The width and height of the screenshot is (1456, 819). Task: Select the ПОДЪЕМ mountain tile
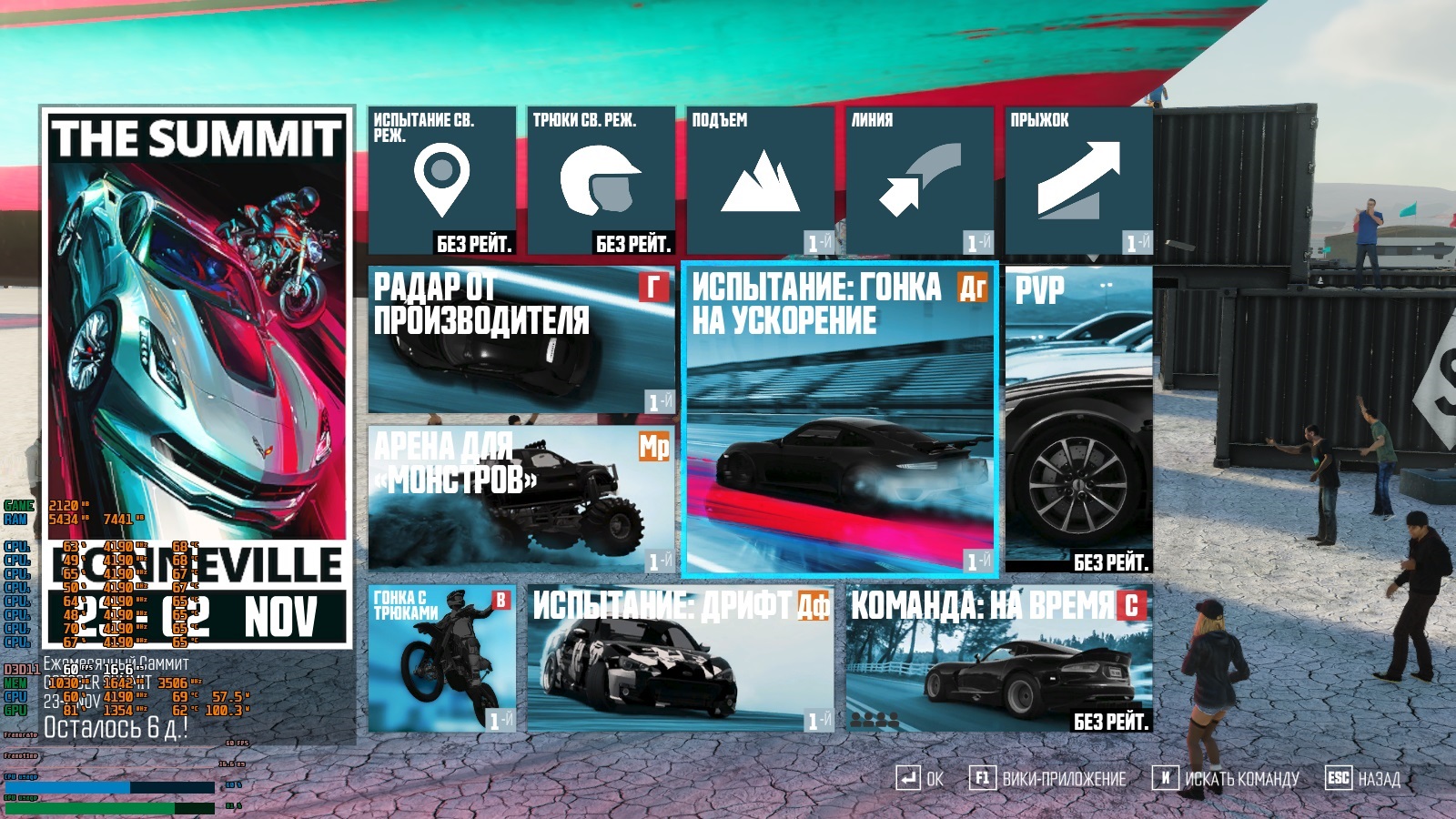[x=760, y=181]
